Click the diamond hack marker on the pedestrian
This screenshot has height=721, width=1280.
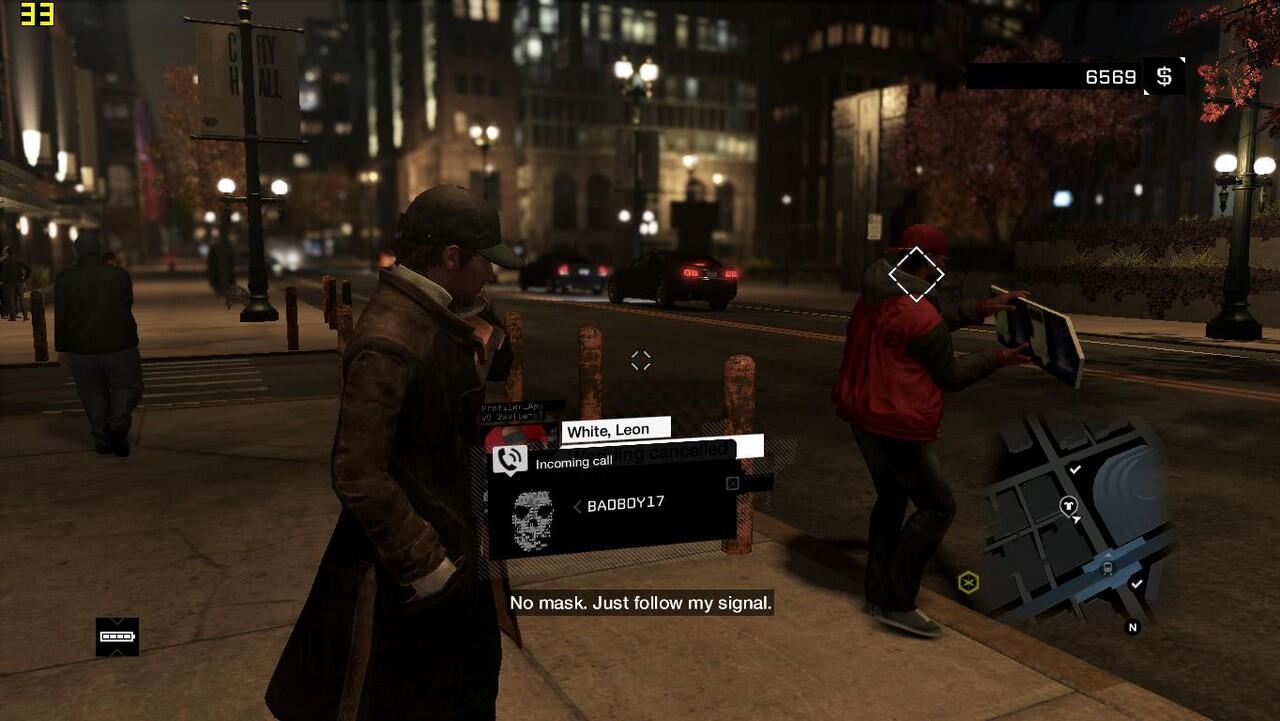(916, 273)
